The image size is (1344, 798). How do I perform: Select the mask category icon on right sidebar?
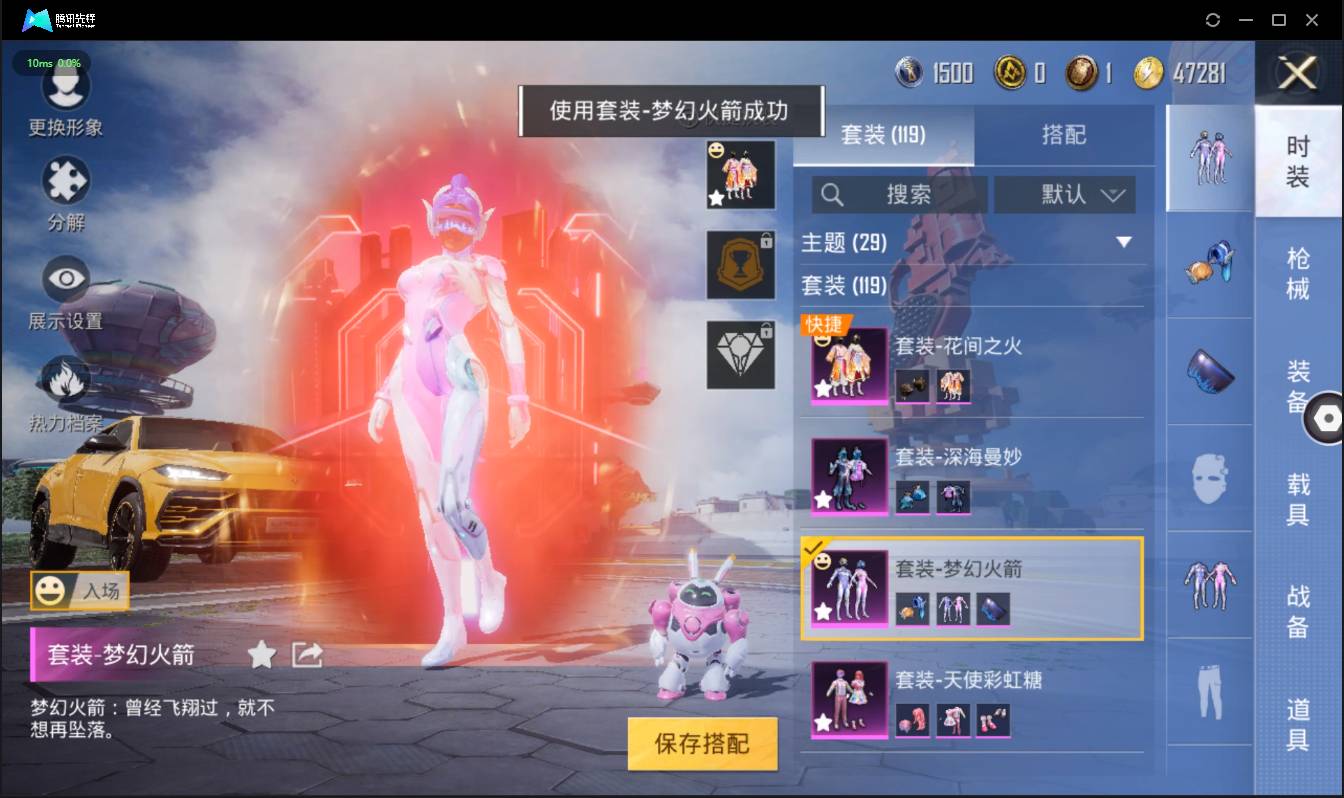(x=1210, y=478)
